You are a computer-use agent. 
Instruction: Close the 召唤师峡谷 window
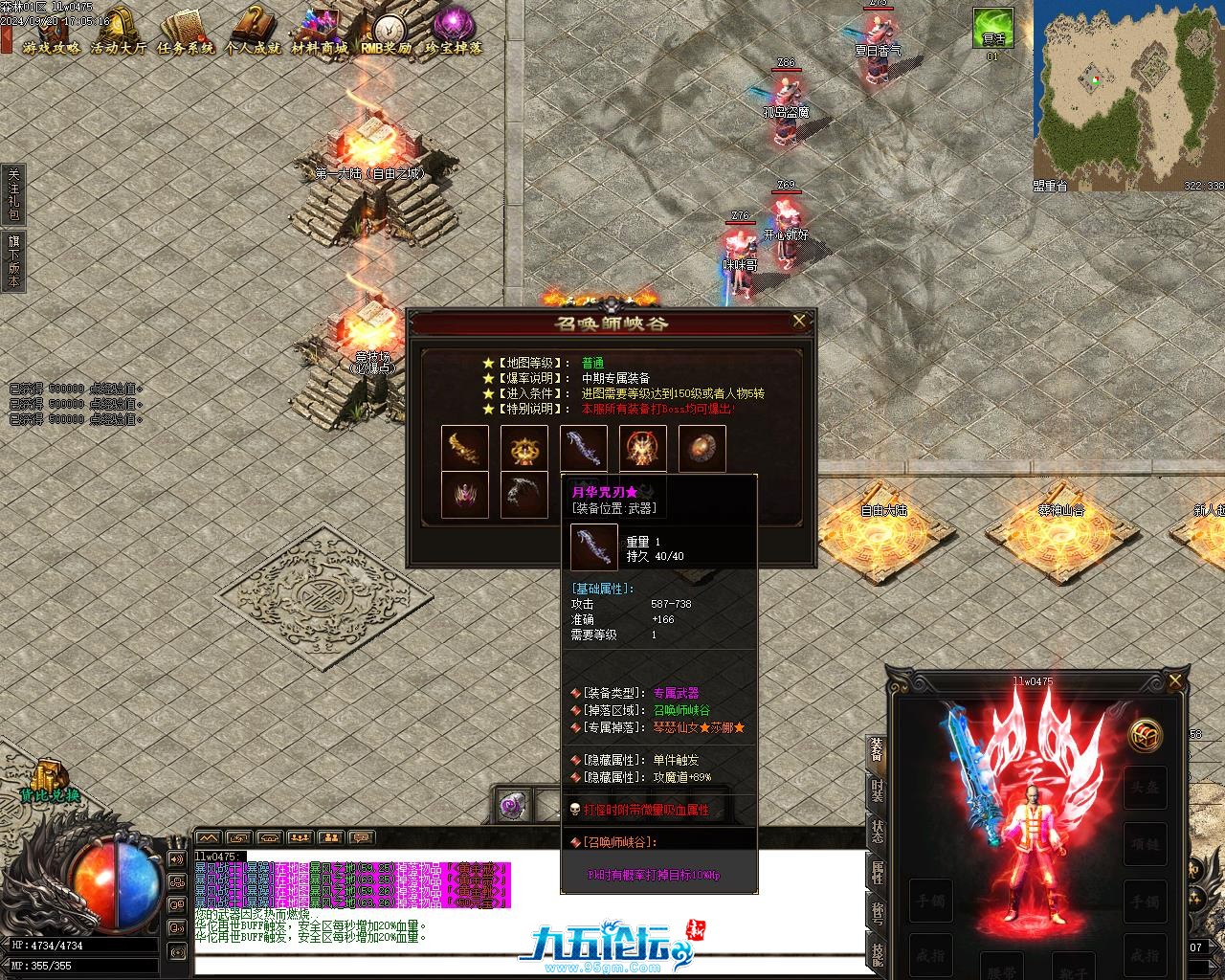pos(799,322)
